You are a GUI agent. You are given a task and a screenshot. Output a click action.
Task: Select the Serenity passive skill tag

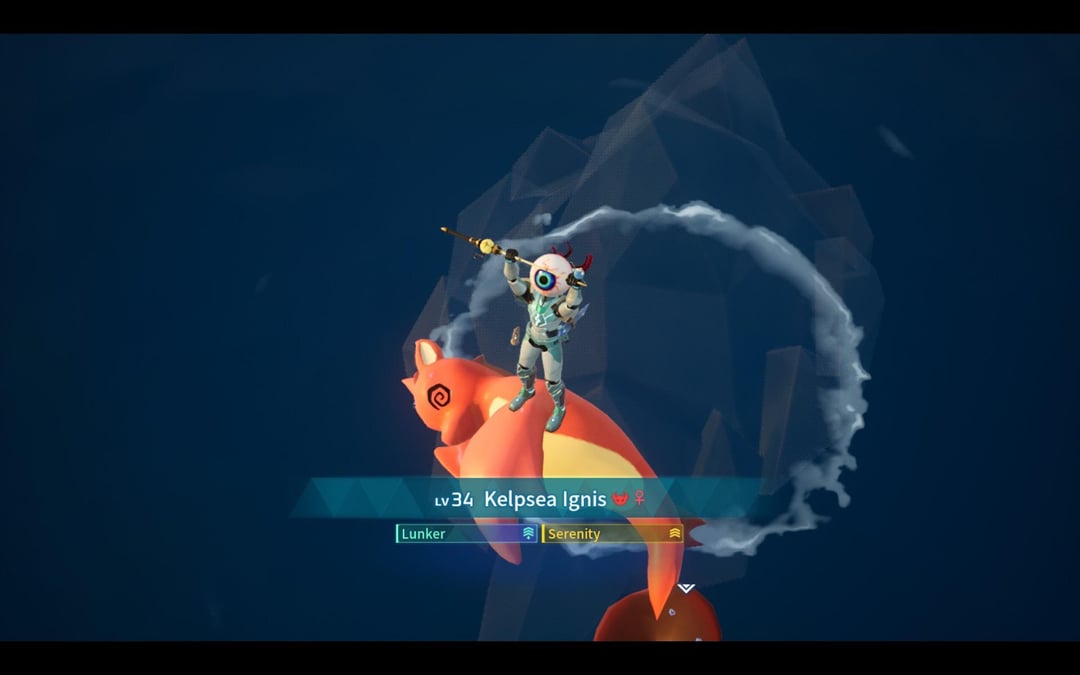613,534
